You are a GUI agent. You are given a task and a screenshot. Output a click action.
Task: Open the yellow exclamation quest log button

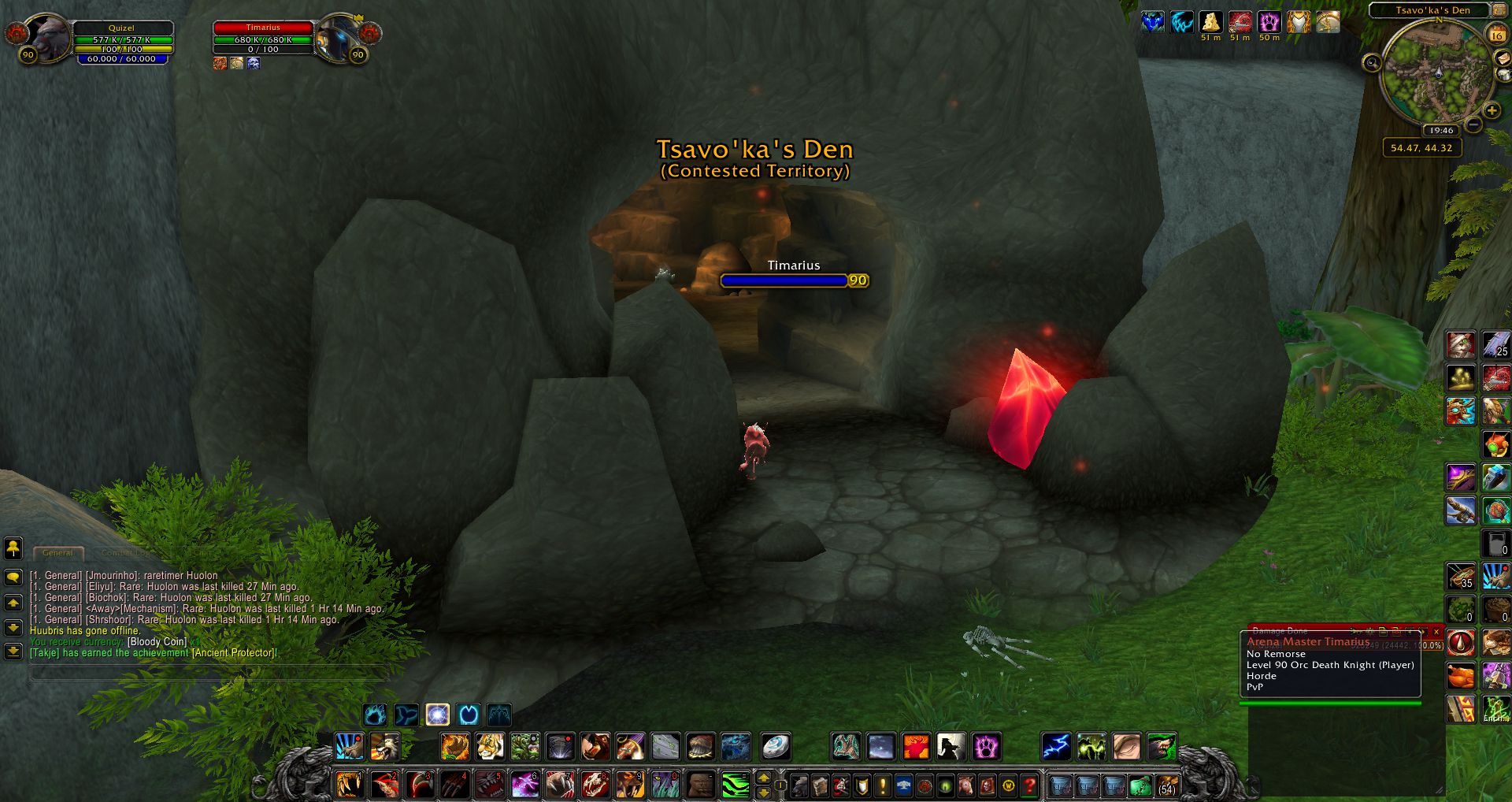coord(883,785)
